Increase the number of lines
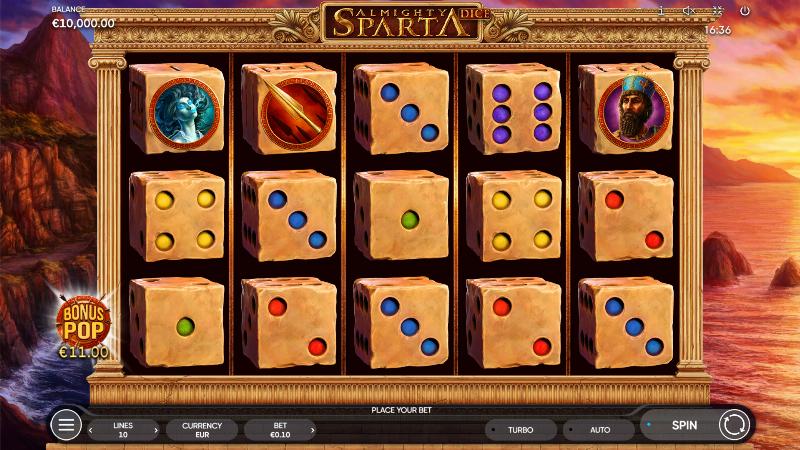This screenshot has width=800, height=450. pyautogui.click(x=156, y=430)
